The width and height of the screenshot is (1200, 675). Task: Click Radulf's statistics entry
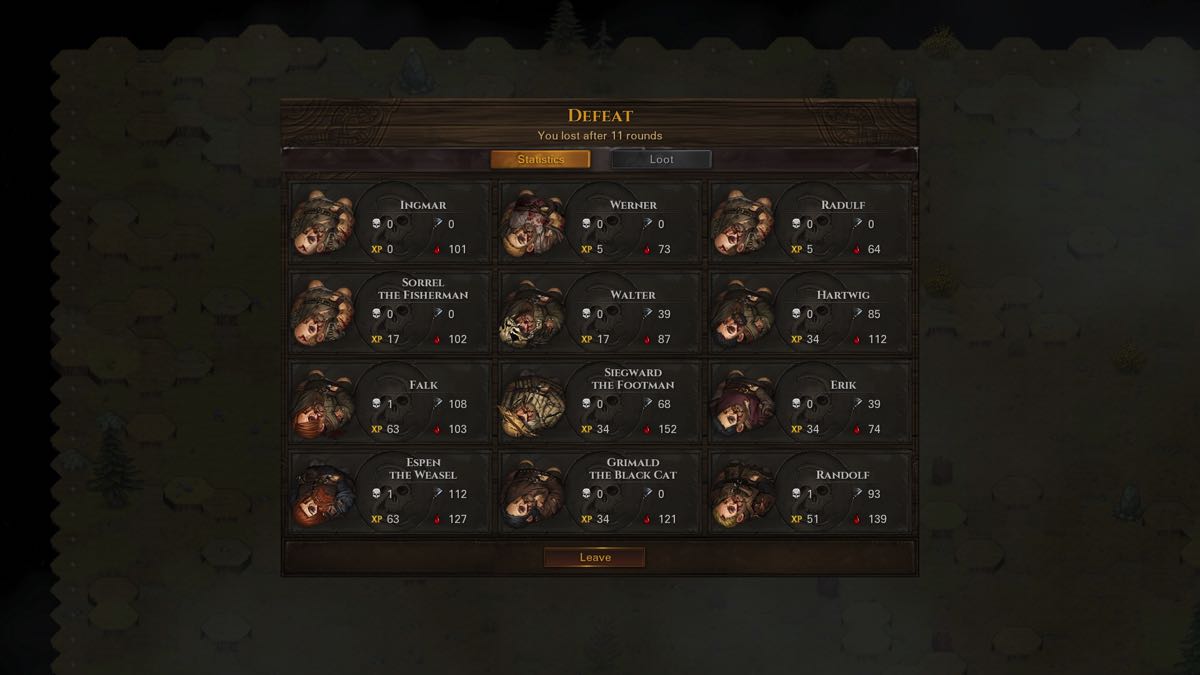click(x=810, y=223)
